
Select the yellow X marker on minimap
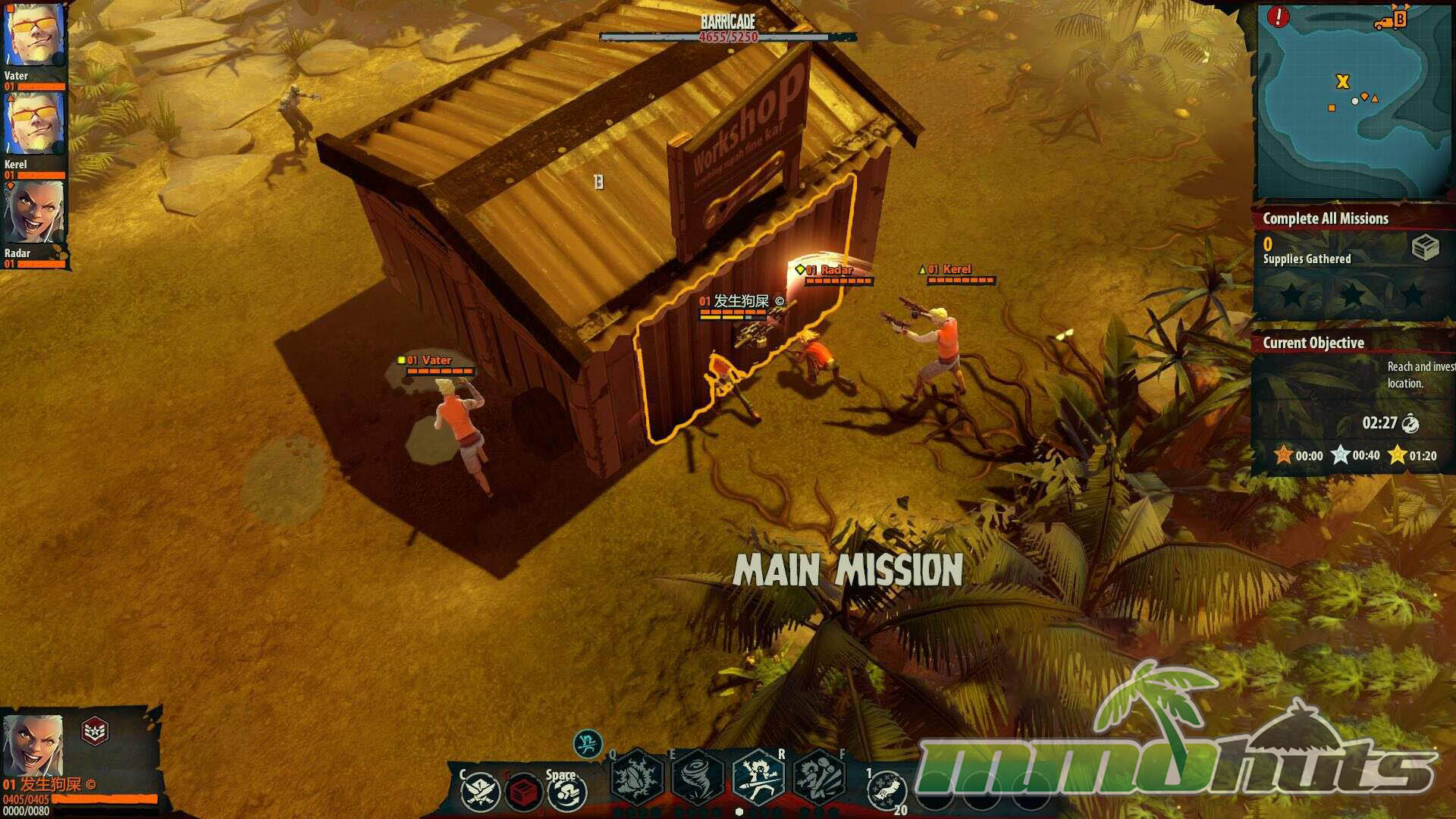coord(1342,82)
